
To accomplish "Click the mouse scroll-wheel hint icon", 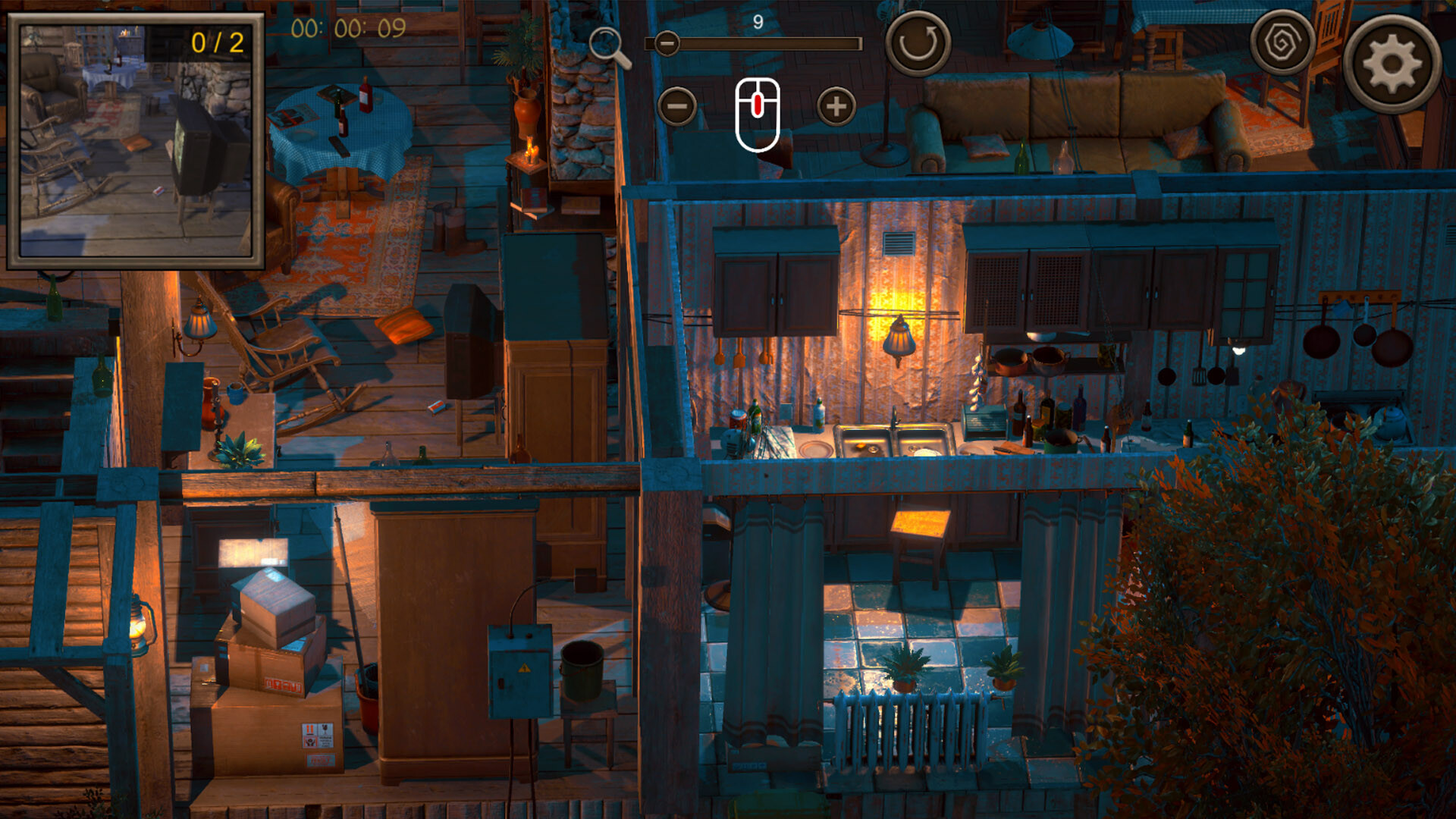I will pyautogui.click(x=757, y=114).
